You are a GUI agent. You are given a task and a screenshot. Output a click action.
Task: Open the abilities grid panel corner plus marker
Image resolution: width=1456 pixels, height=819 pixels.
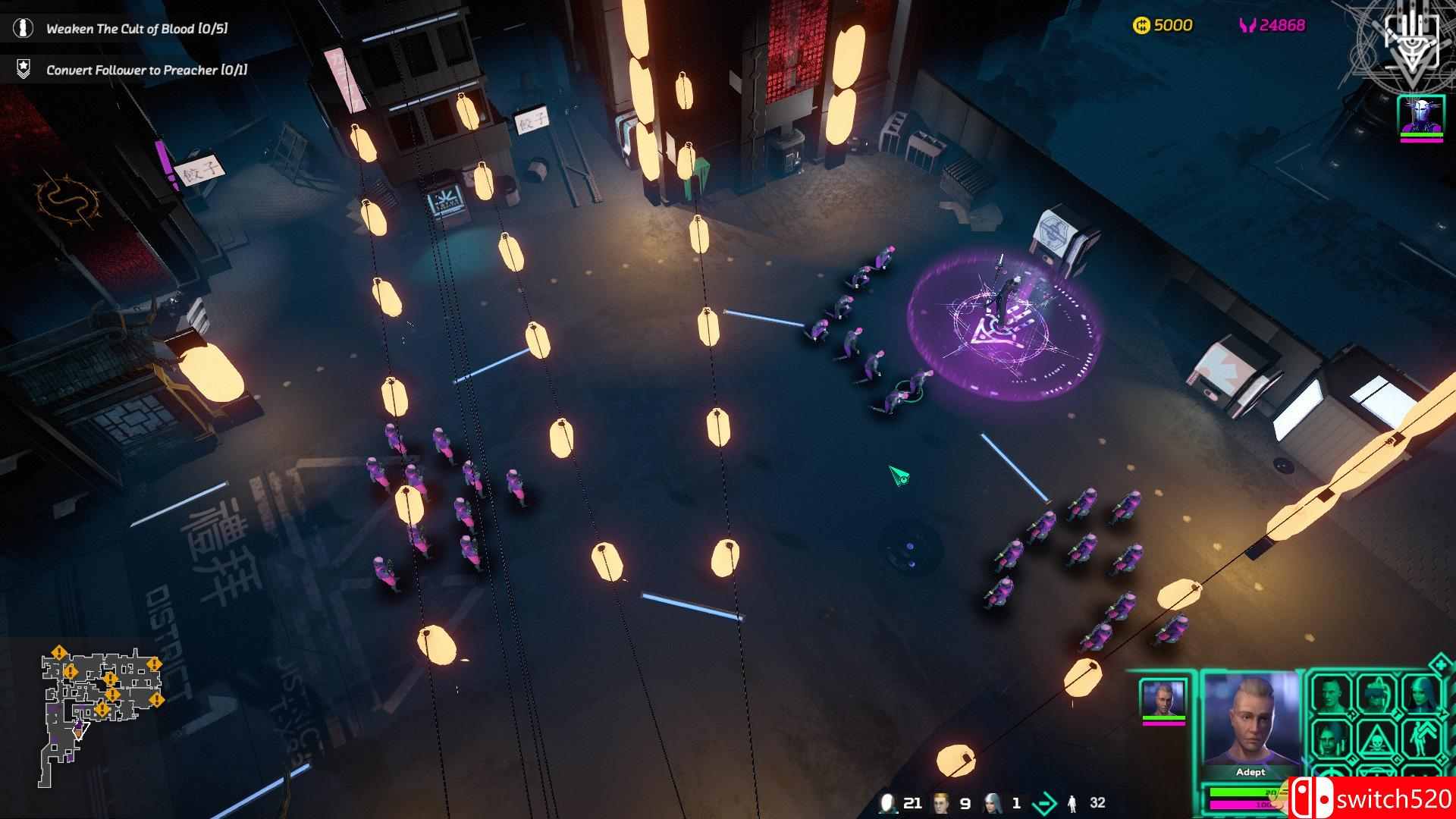coord(1439,664)
